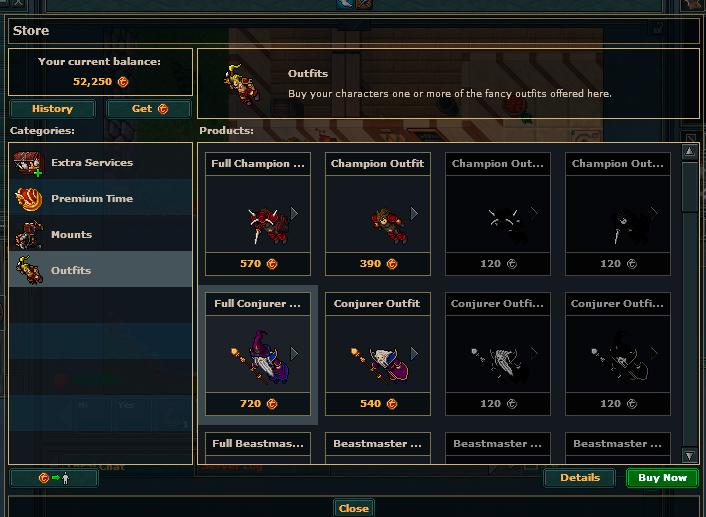The height and width of the screenshot is (517, 706).
Task: Click the products list scroll-up arrow
Action: tap(689, 152)
